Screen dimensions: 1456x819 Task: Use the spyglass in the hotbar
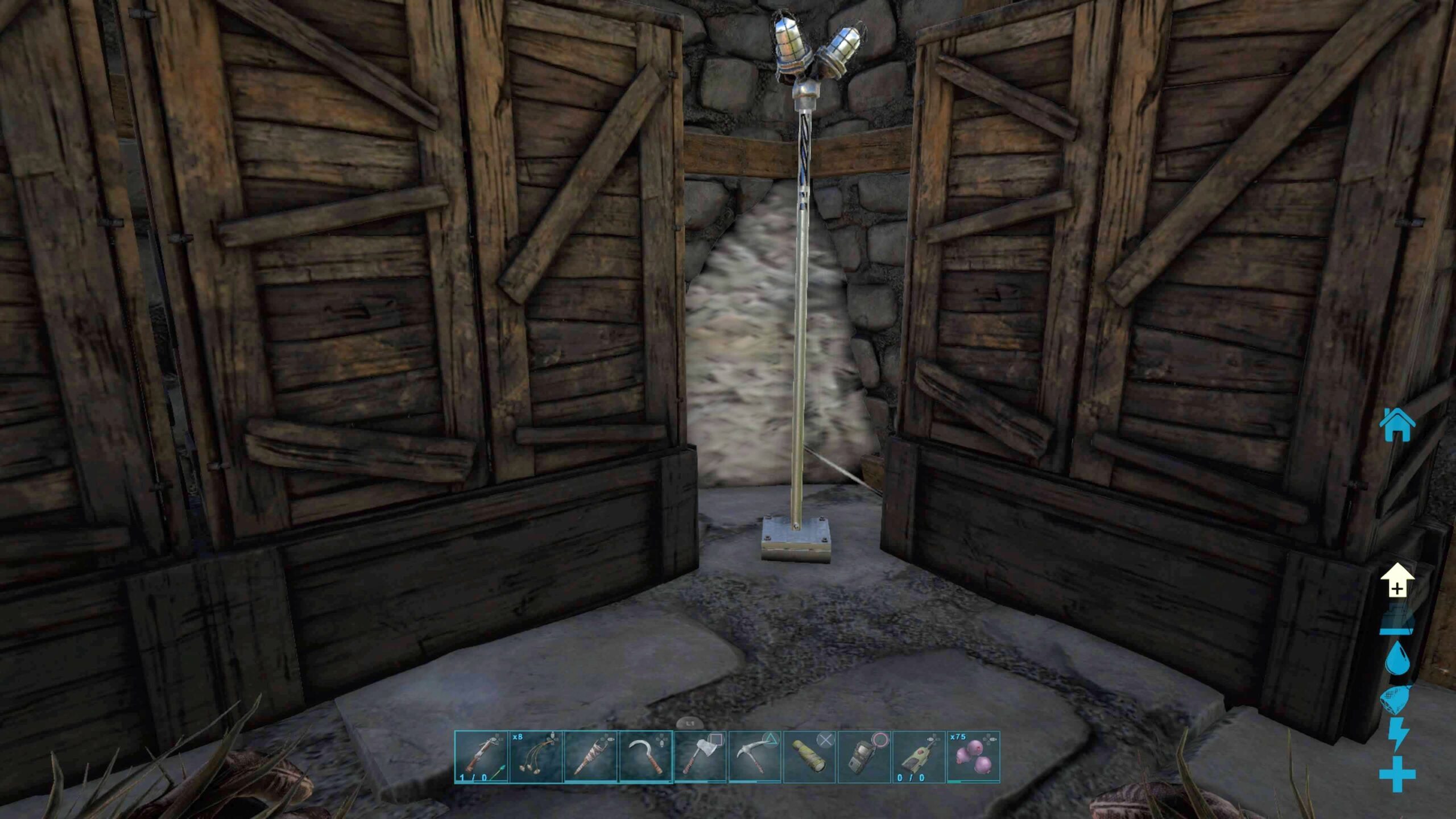click(809, 757)
